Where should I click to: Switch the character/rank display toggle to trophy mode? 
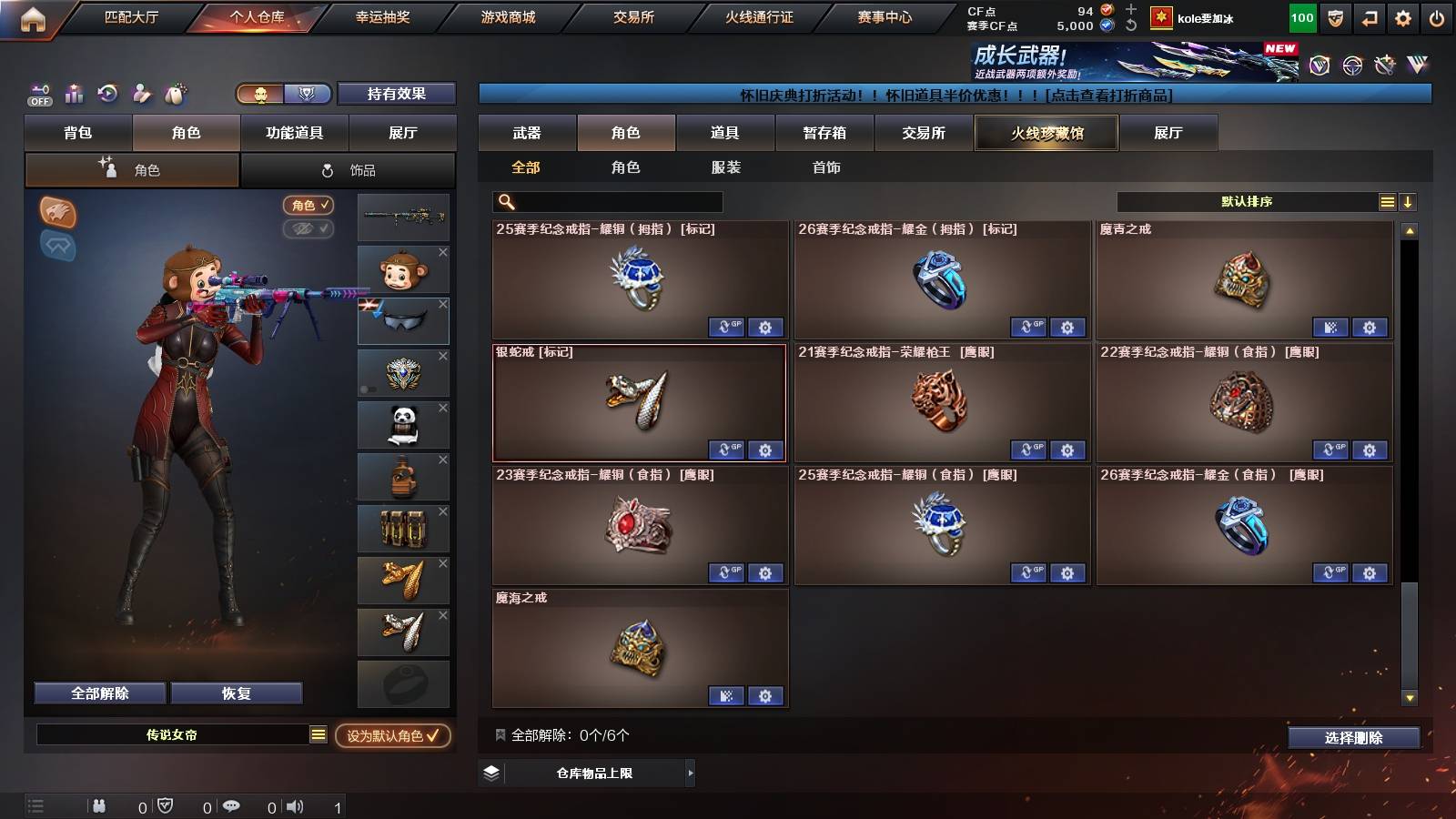[x=308, y=94]
